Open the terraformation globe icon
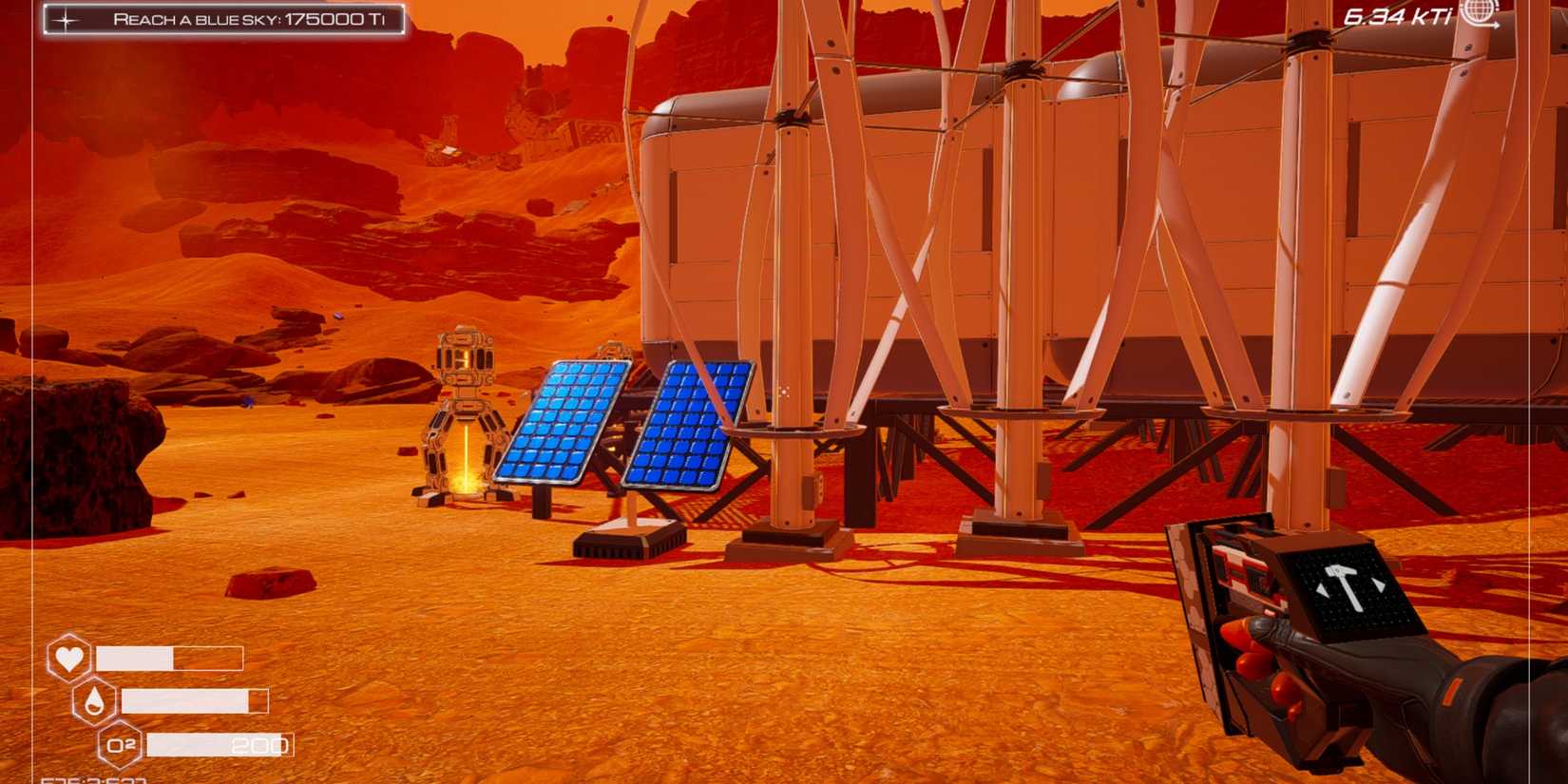 [x=1481, y=12]
